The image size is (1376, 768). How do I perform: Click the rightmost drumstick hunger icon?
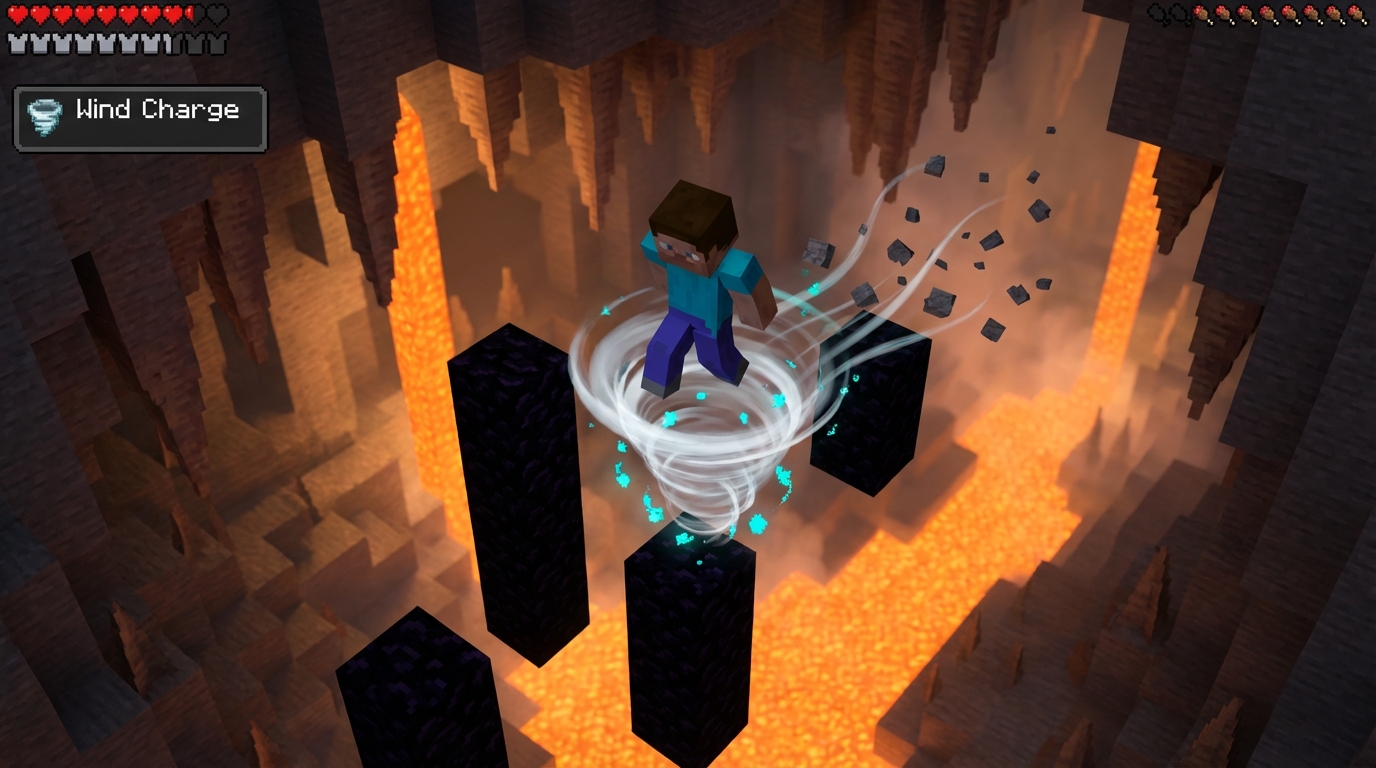click(1358, 15)
